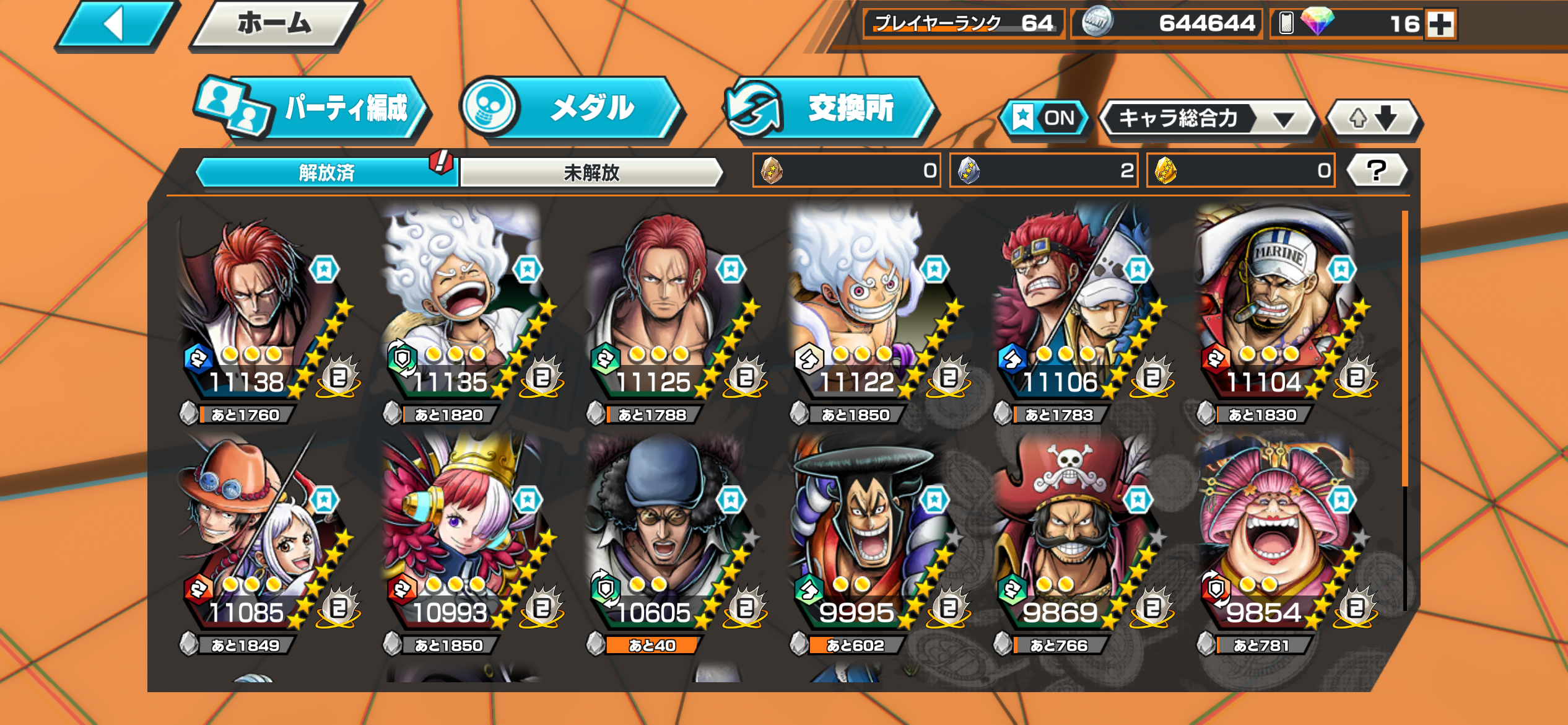Toggle the favorite filter ON switch
1568x725 pixels.
(1045, 118)
